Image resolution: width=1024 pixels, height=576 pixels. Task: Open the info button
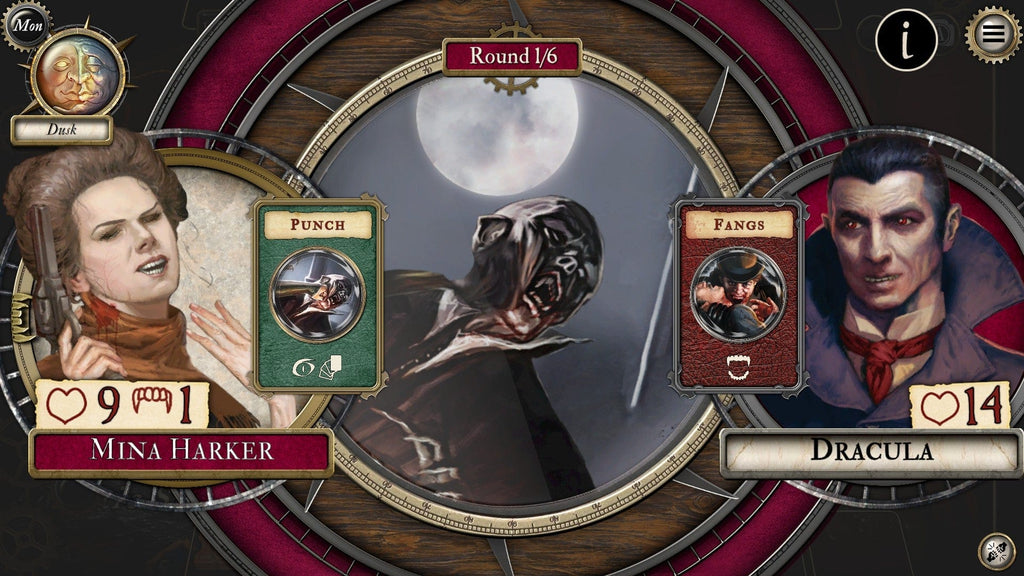(906, 40)
